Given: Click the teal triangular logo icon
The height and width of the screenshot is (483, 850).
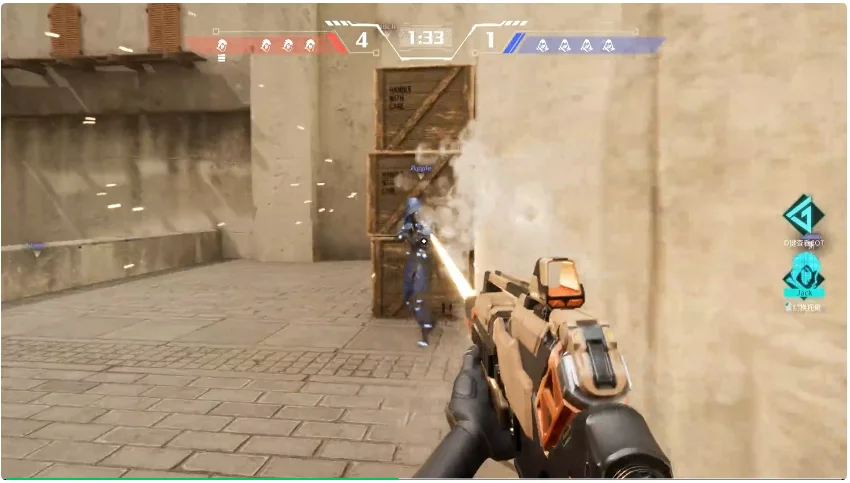Looking at the screenshot, I should [x=803, y=215].
